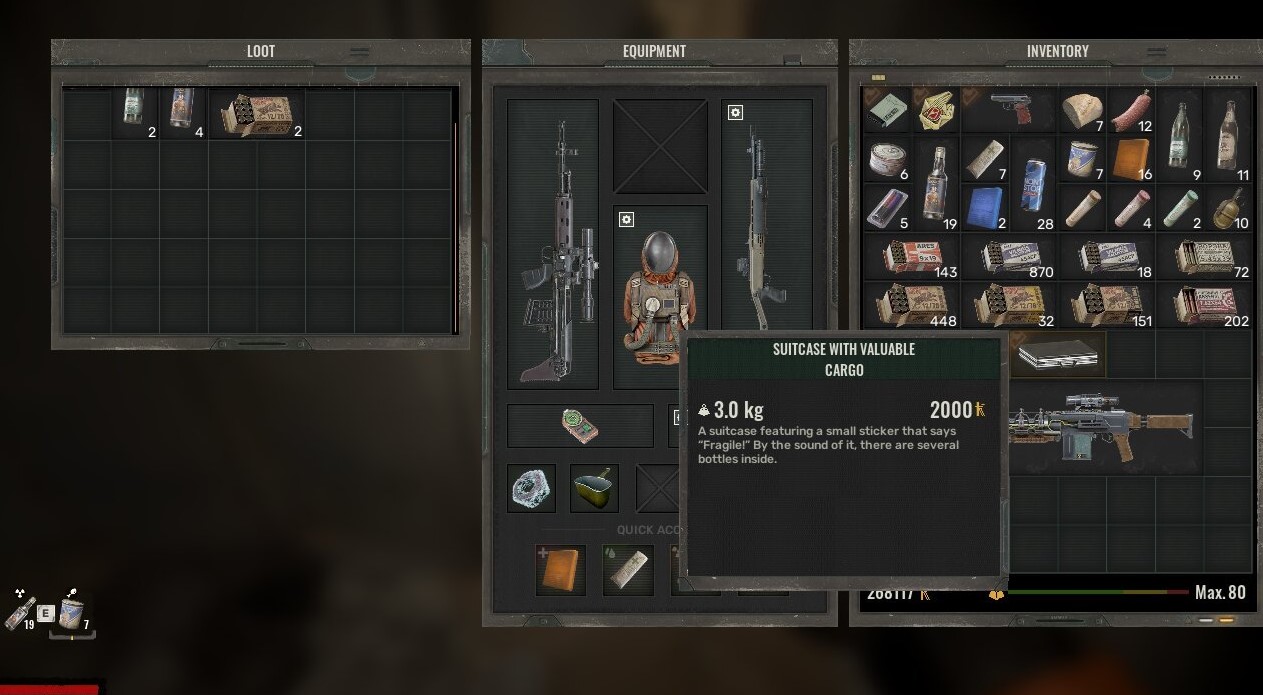Viewport: 1263px width, 695px height.
Task: Select the grenade stack in inventory
Action: (x=1229, y=208)
